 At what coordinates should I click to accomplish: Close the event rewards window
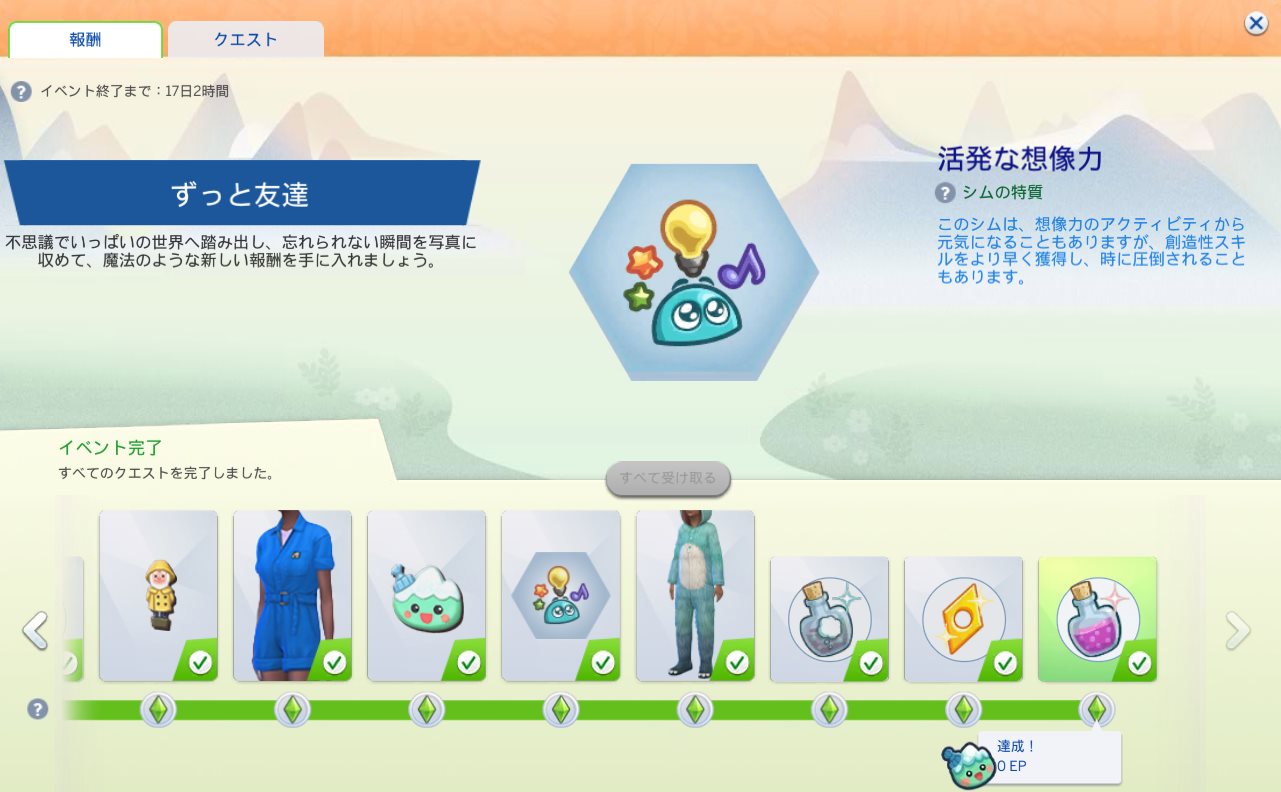coord(1256,24)
